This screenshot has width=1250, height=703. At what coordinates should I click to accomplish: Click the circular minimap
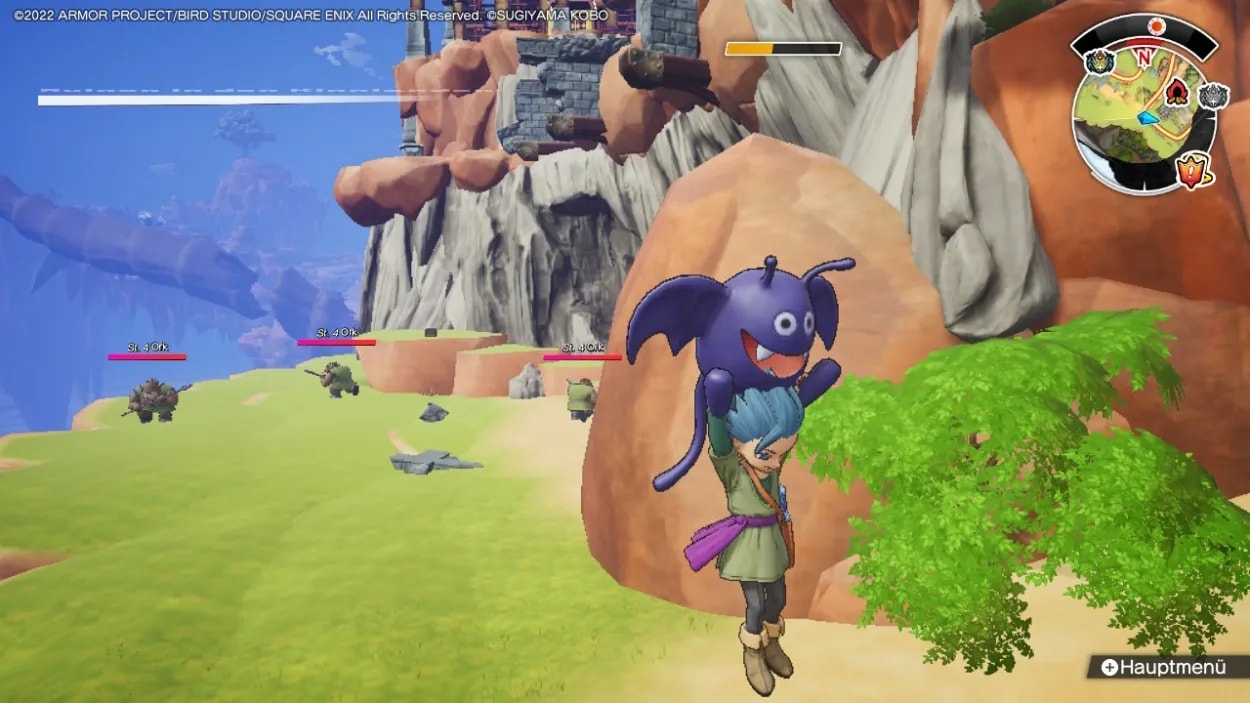(1143, 118)
